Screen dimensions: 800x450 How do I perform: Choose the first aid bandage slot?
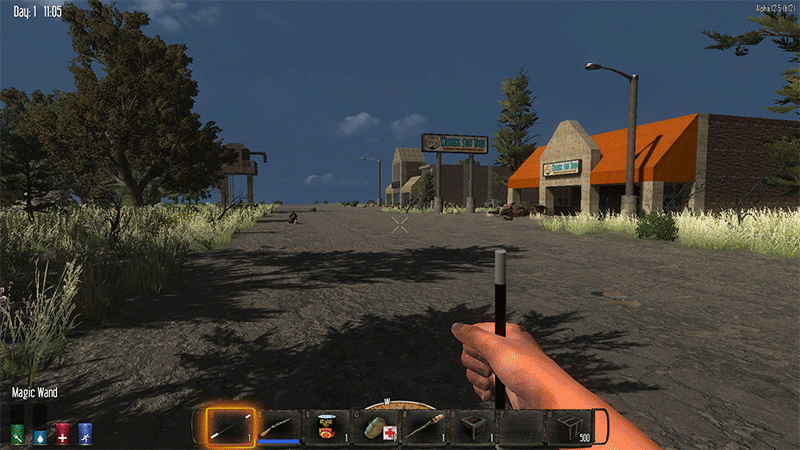click(376, 427)
